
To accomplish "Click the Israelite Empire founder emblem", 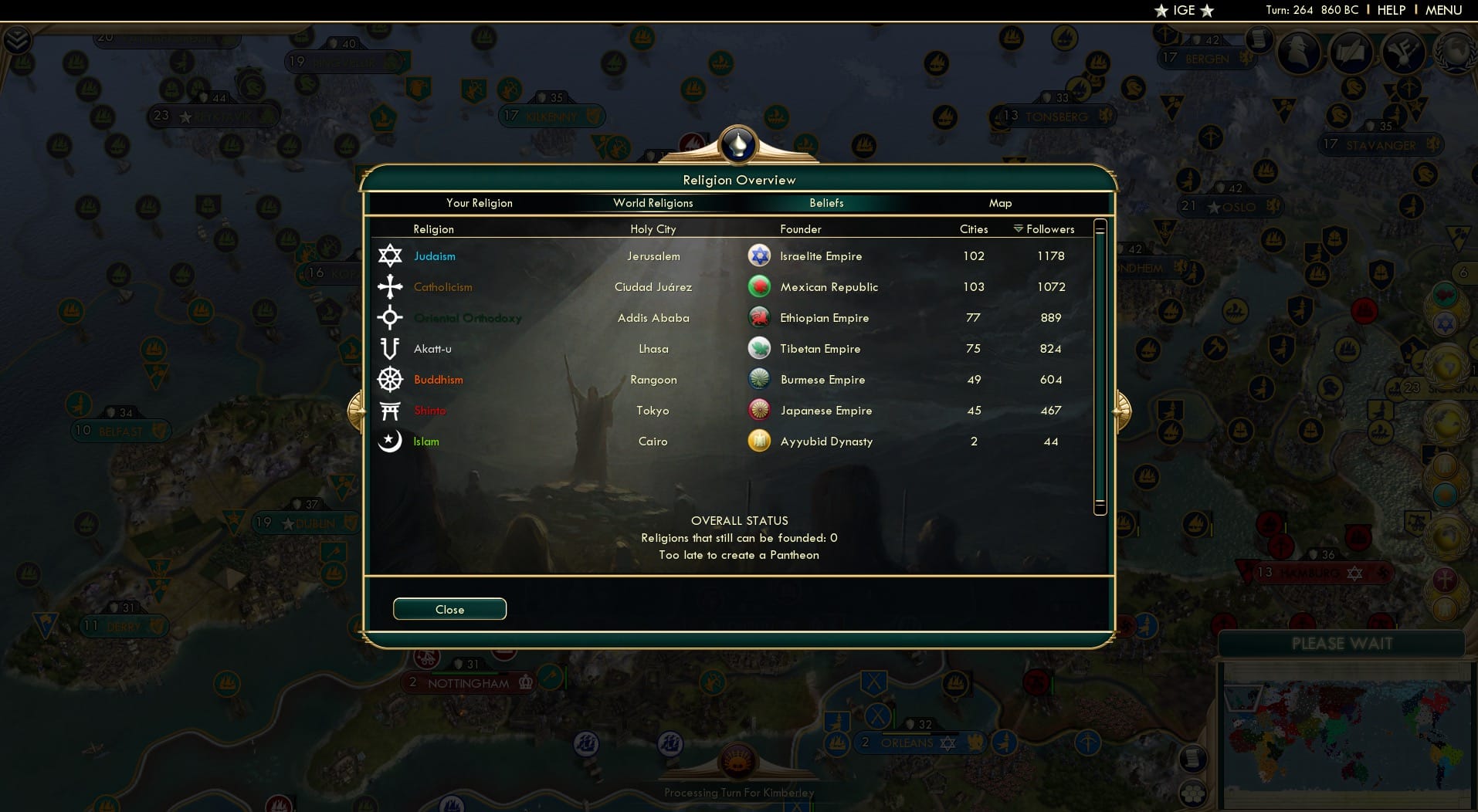I will point(760,255).
